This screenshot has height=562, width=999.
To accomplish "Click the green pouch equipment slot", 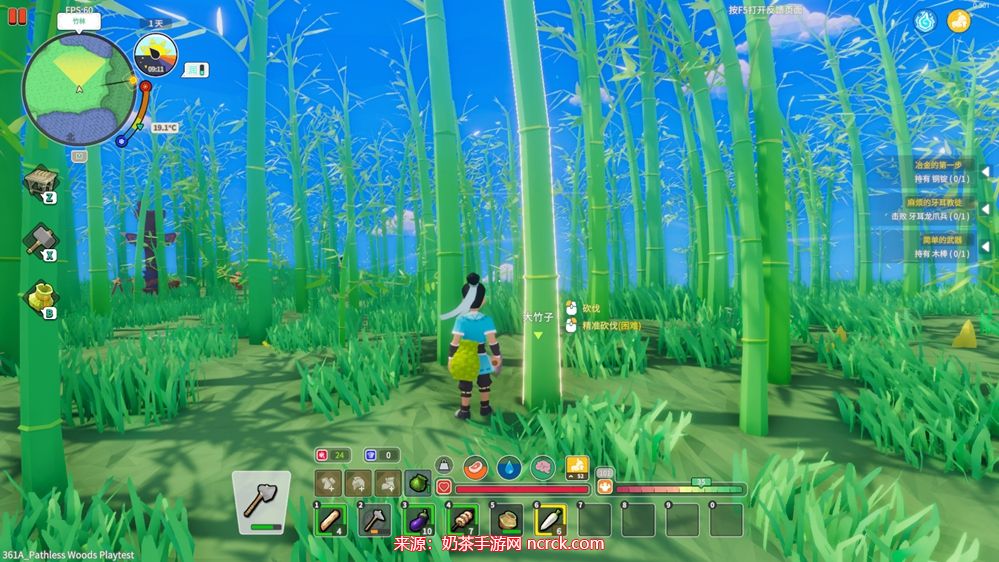I will [x=418, y=483].
